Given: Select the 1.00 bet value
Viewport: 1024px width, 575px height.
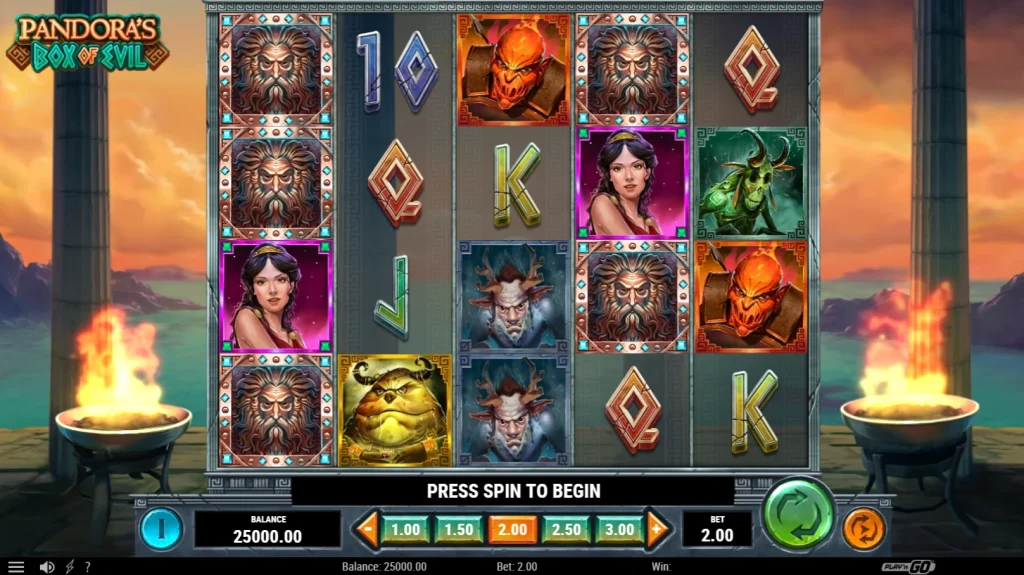Looking at the screenshot, I should (405, 529).
